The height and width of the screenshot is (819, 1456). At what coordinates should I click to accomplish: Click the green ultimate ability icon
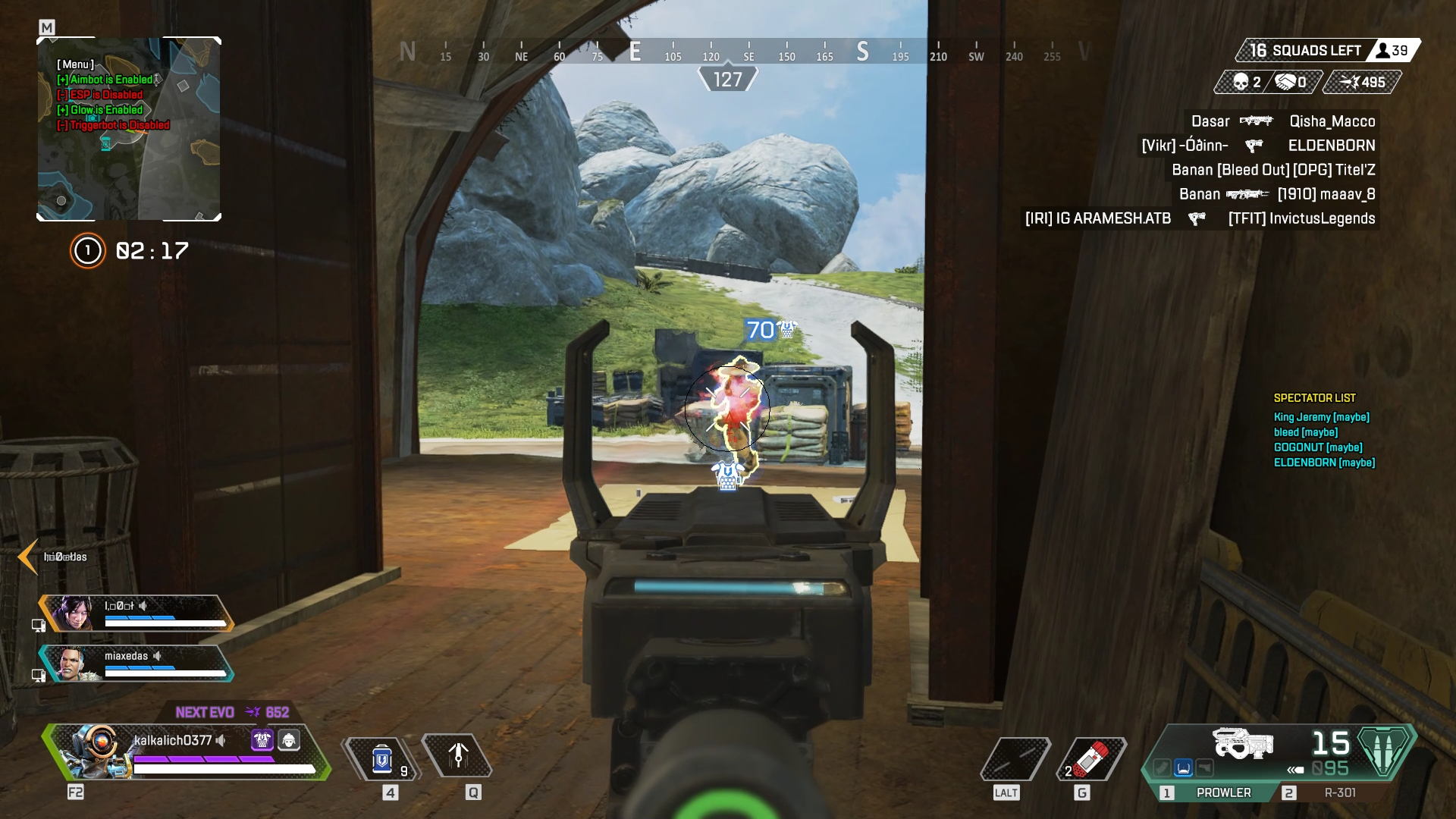click(x=1385, y=751)
